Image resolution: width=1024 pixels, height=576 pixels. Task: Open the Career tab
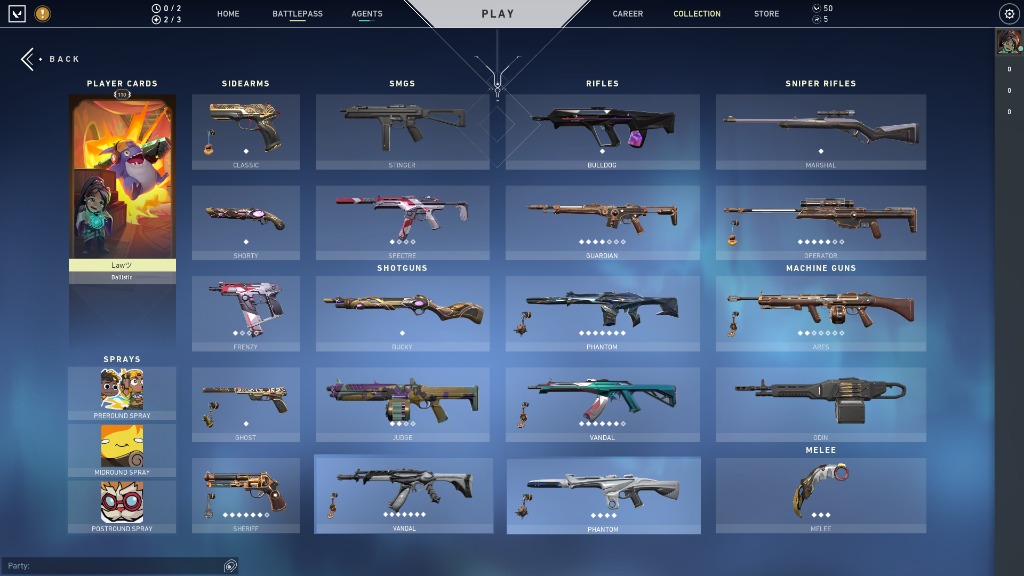[628, 14]
